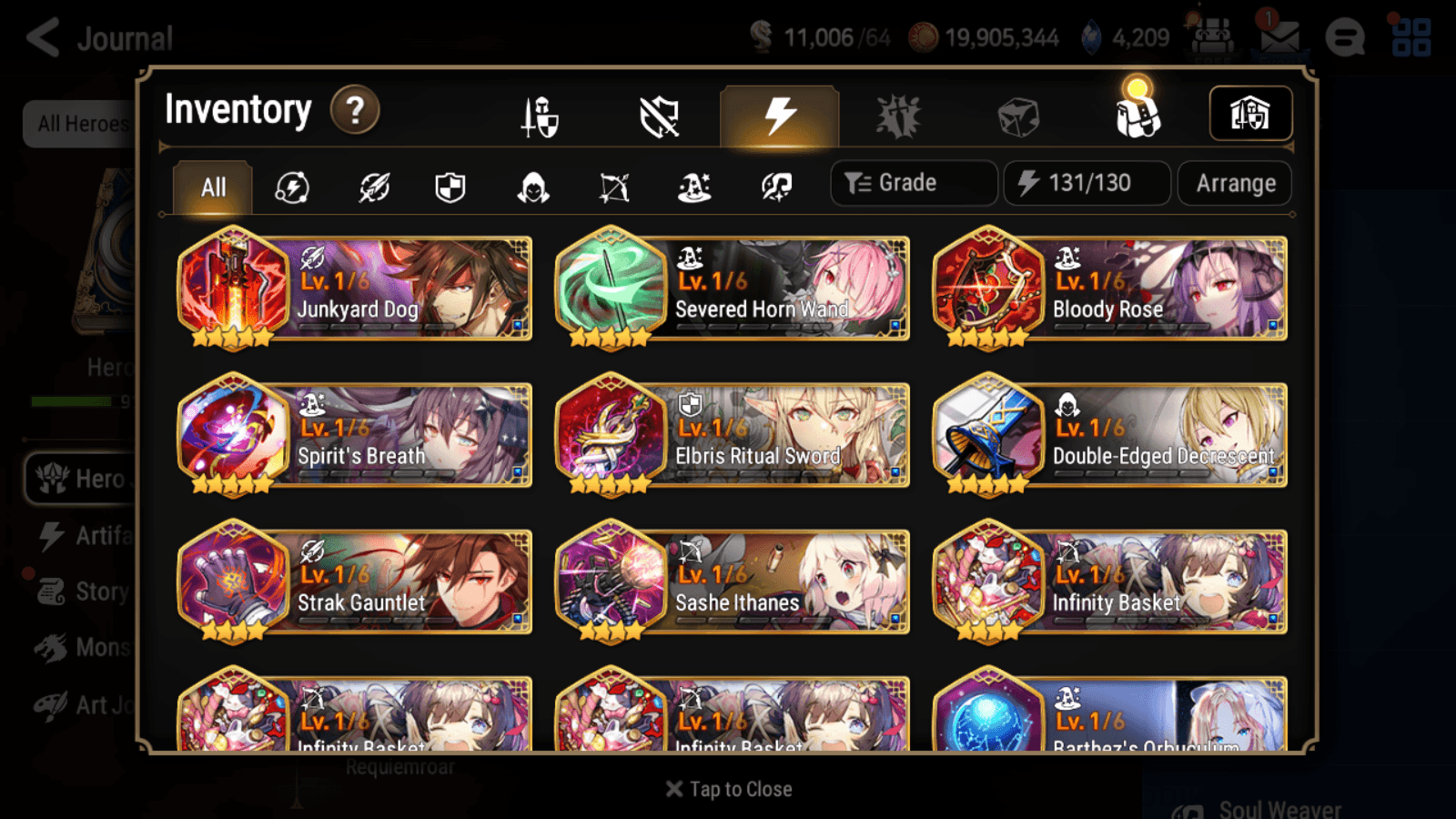Image resolution: width=1456 pixels, height=819 pixels.
Task: Select the Knight class filter icon
Action: (x=450, y=187)
